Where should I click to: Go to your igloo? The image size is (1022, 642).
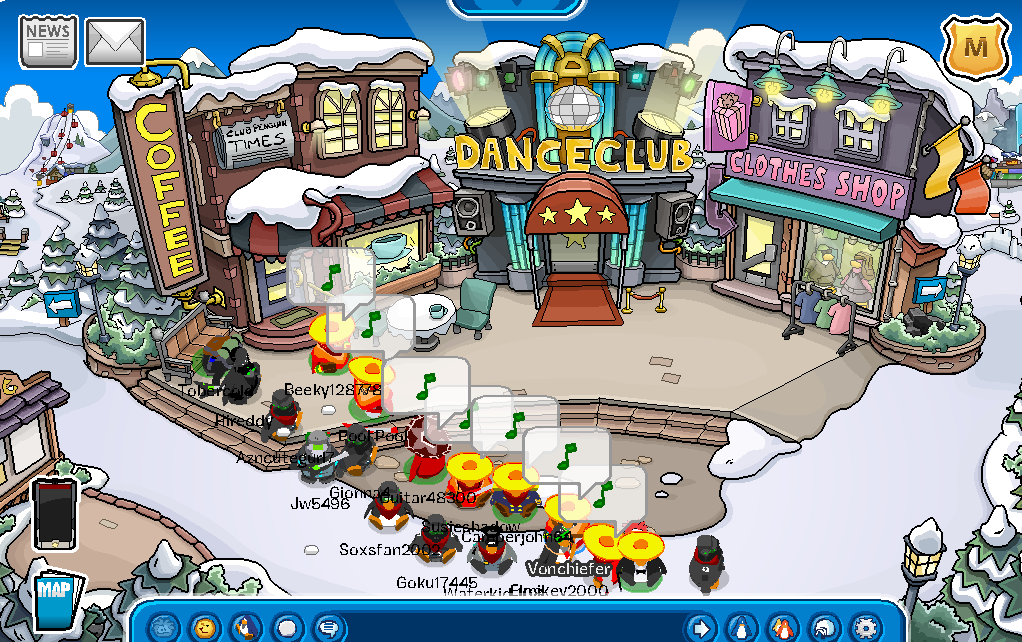point(825,627)
